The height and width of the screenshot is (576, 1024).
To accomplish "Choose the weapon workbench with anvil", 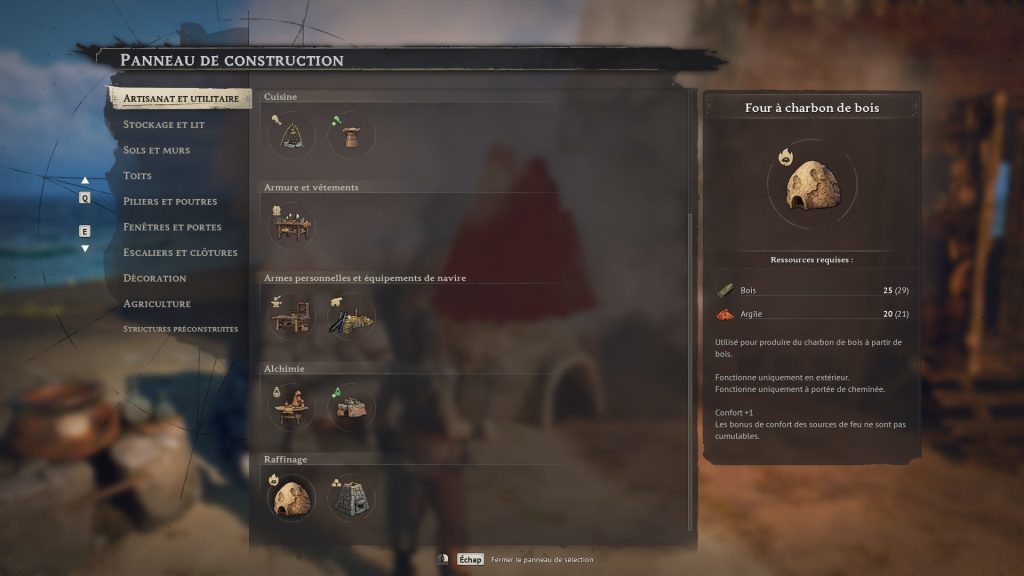I will [291, 316].
